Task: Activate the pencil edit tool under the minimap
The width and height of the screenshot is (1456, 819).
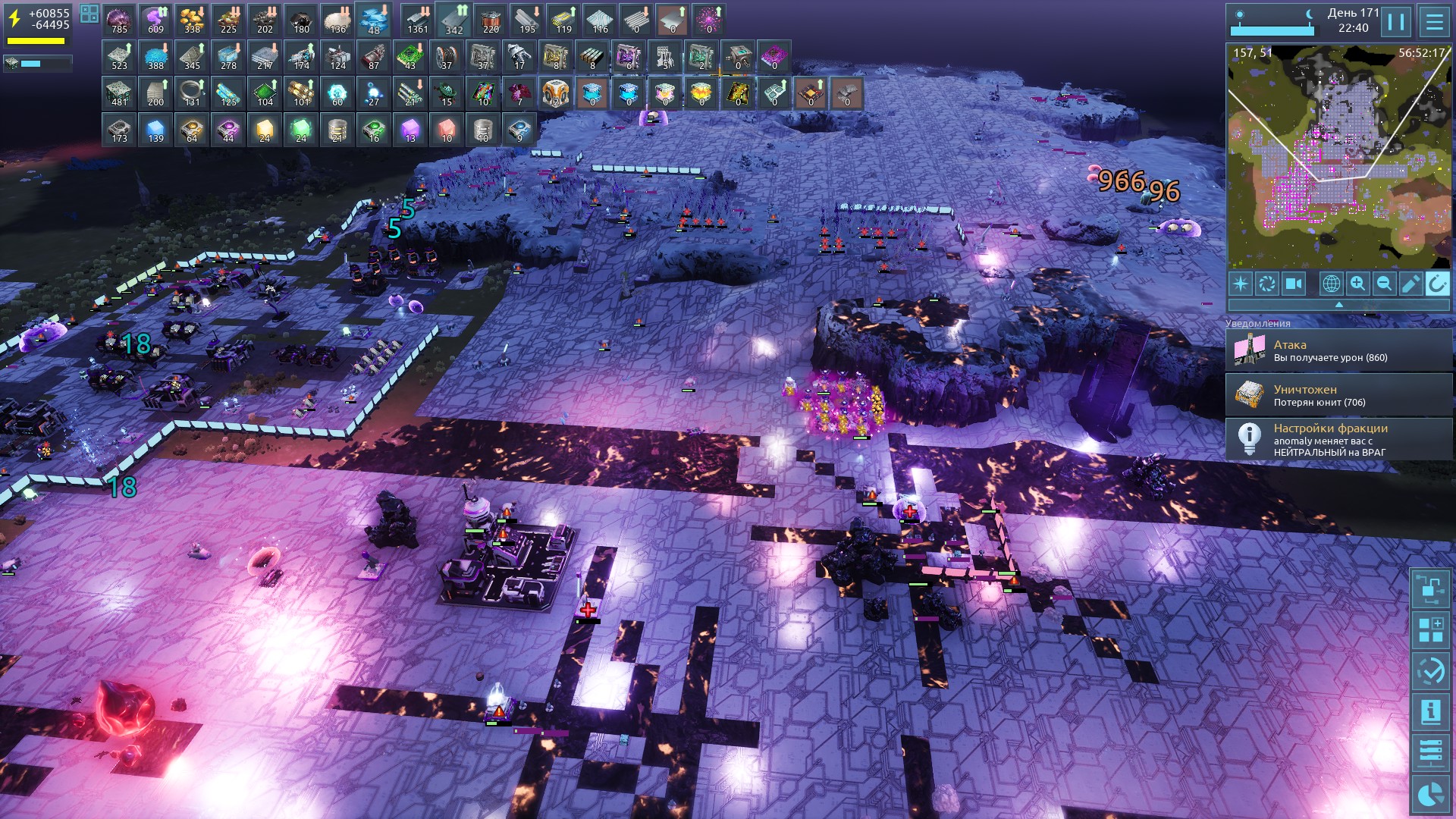Action: tap(1410, 284)
